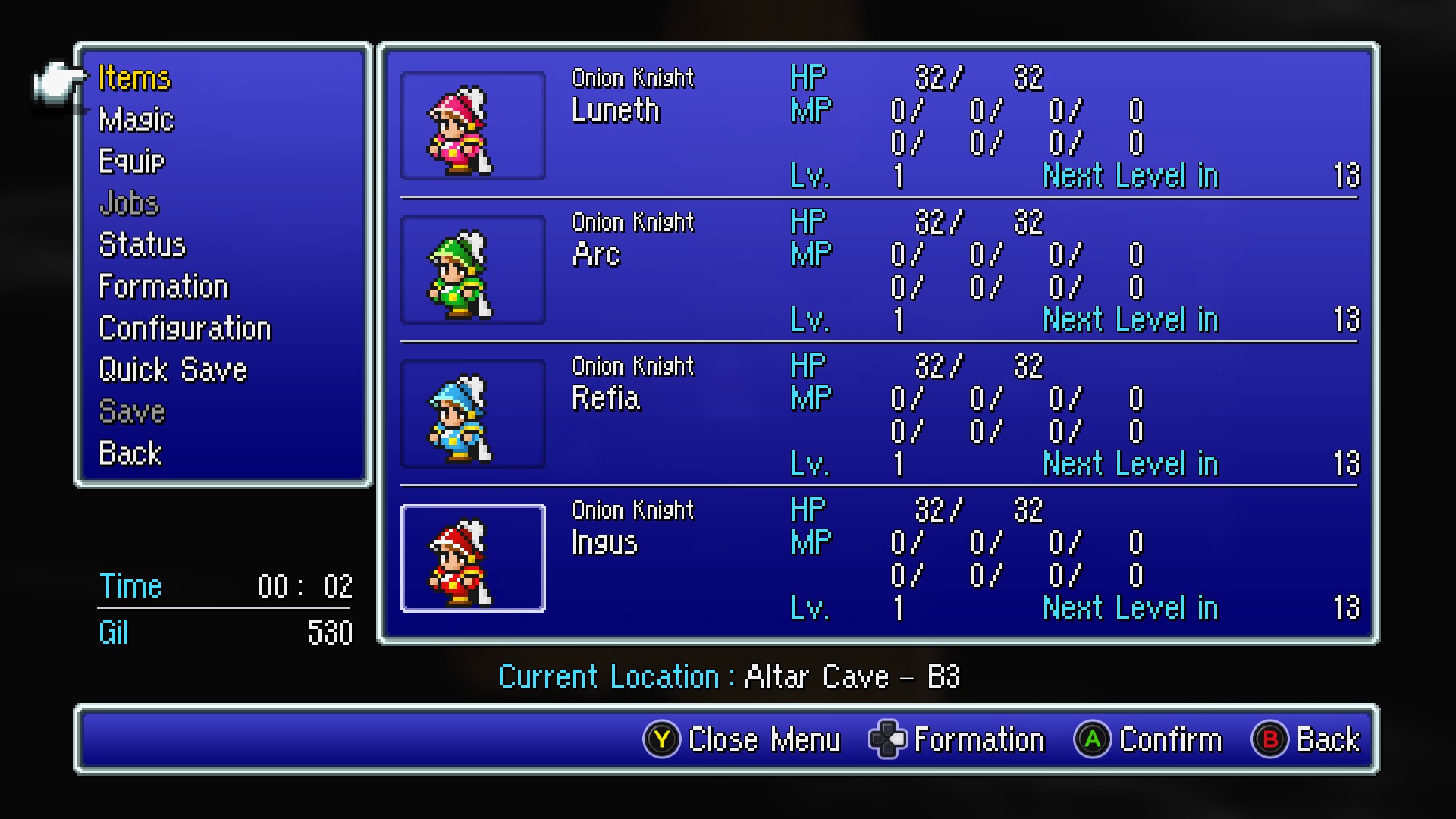This screenshot has width=1456, height=819.
Task: Click Formation in the bottom bar
Action: point(957,739)
